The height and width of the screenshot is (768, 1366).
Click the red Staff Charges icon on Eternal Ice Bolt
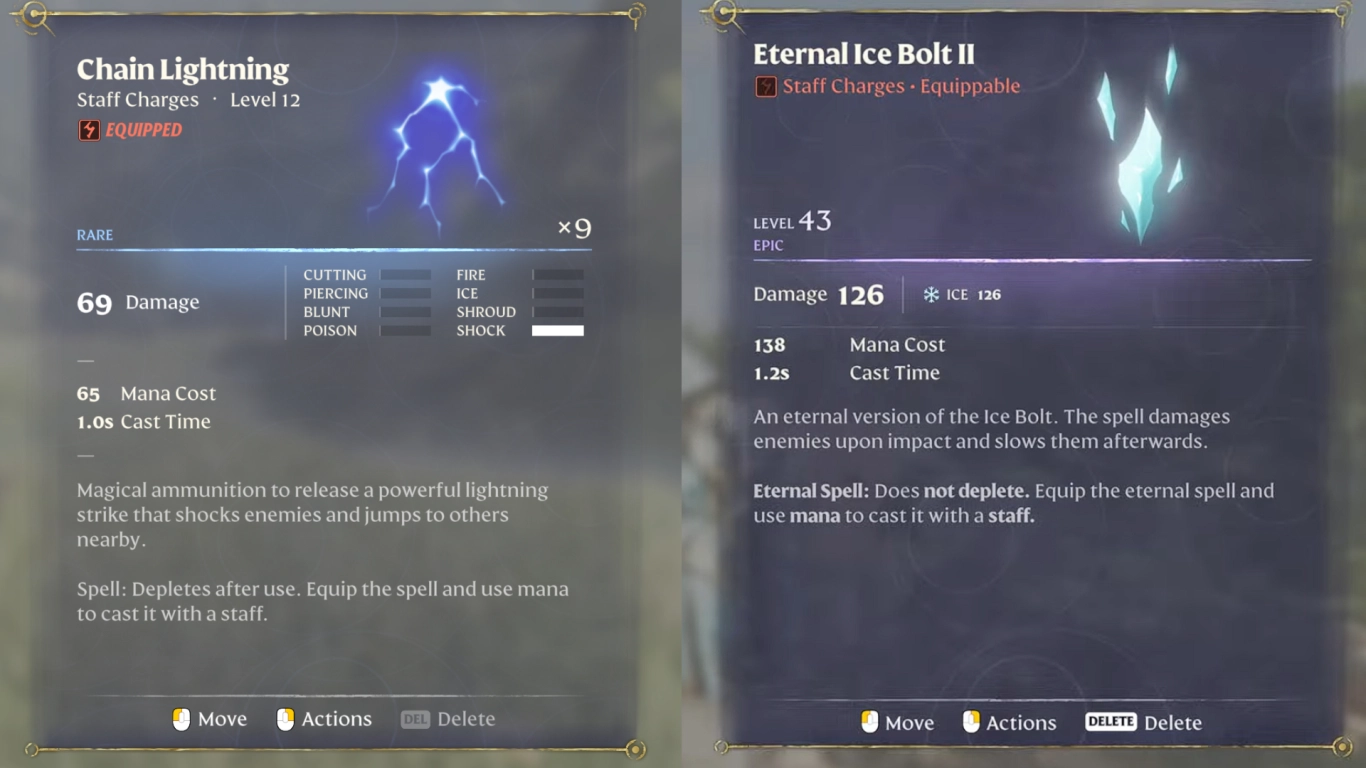[x=765, y=86]
